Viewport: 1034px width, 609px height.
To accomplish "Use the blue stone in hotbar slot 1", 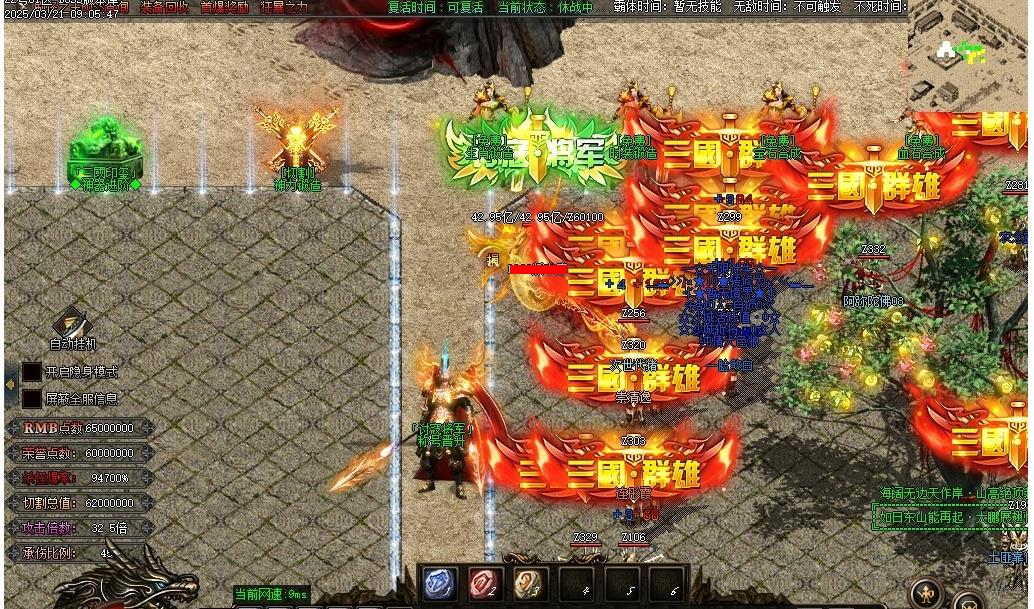I will pos(441,584).
